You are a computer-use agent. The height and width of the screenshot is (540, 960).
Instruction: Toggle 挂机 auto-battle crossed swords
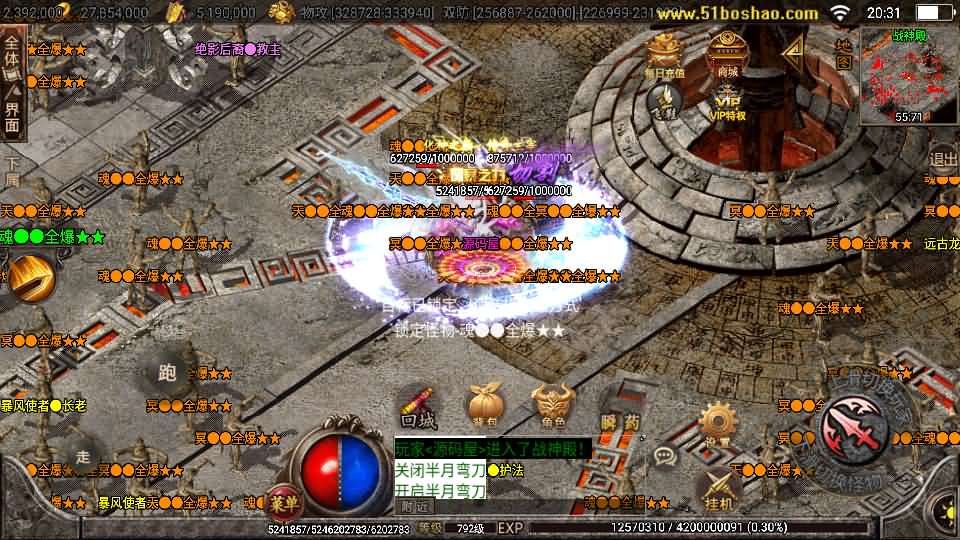[718, 487]
